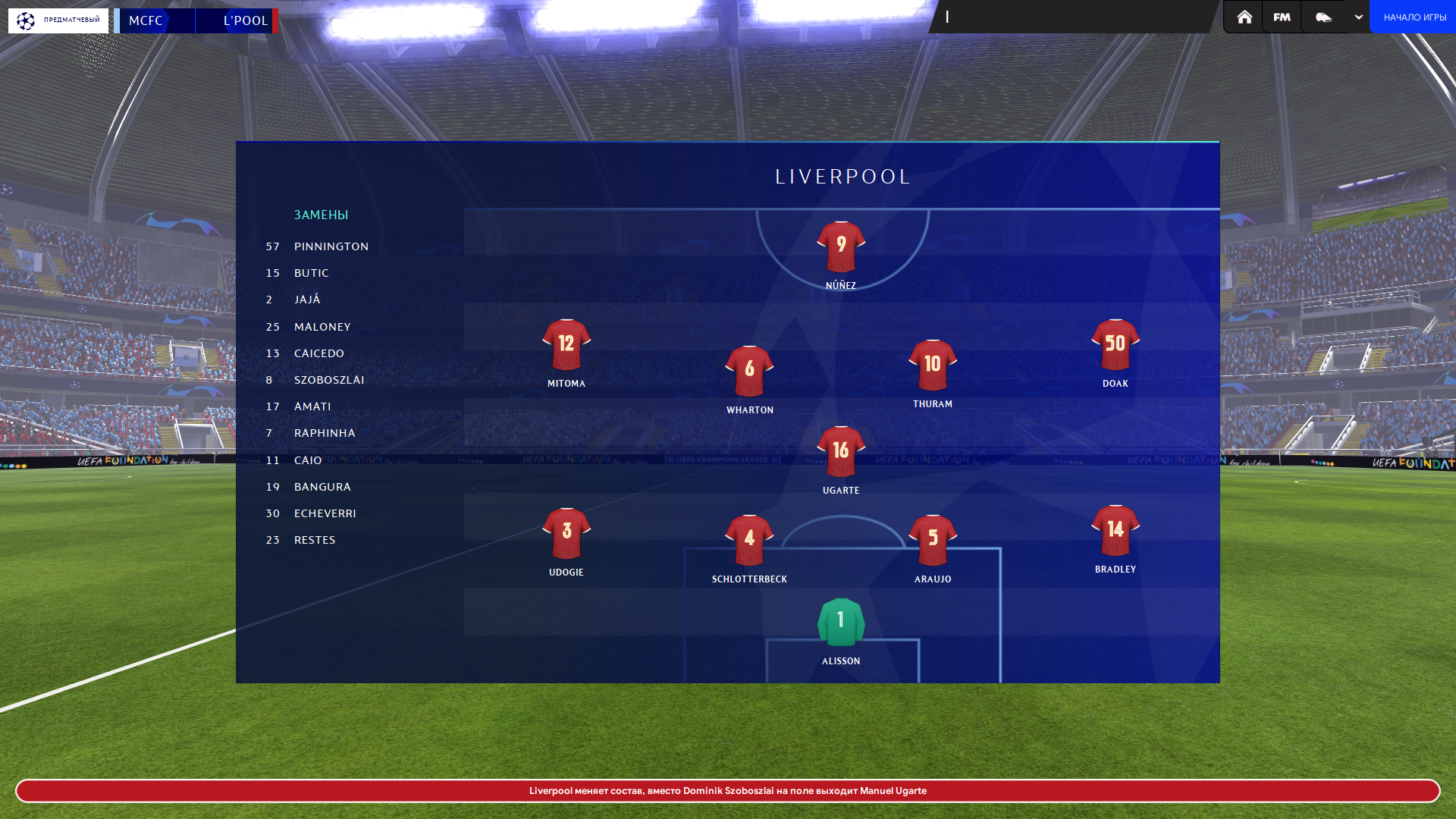Expand the top bar dropdown arrow
The width and height of the screenshot is (1456, 819).
pyautogui.click(x=1358, y=17)
